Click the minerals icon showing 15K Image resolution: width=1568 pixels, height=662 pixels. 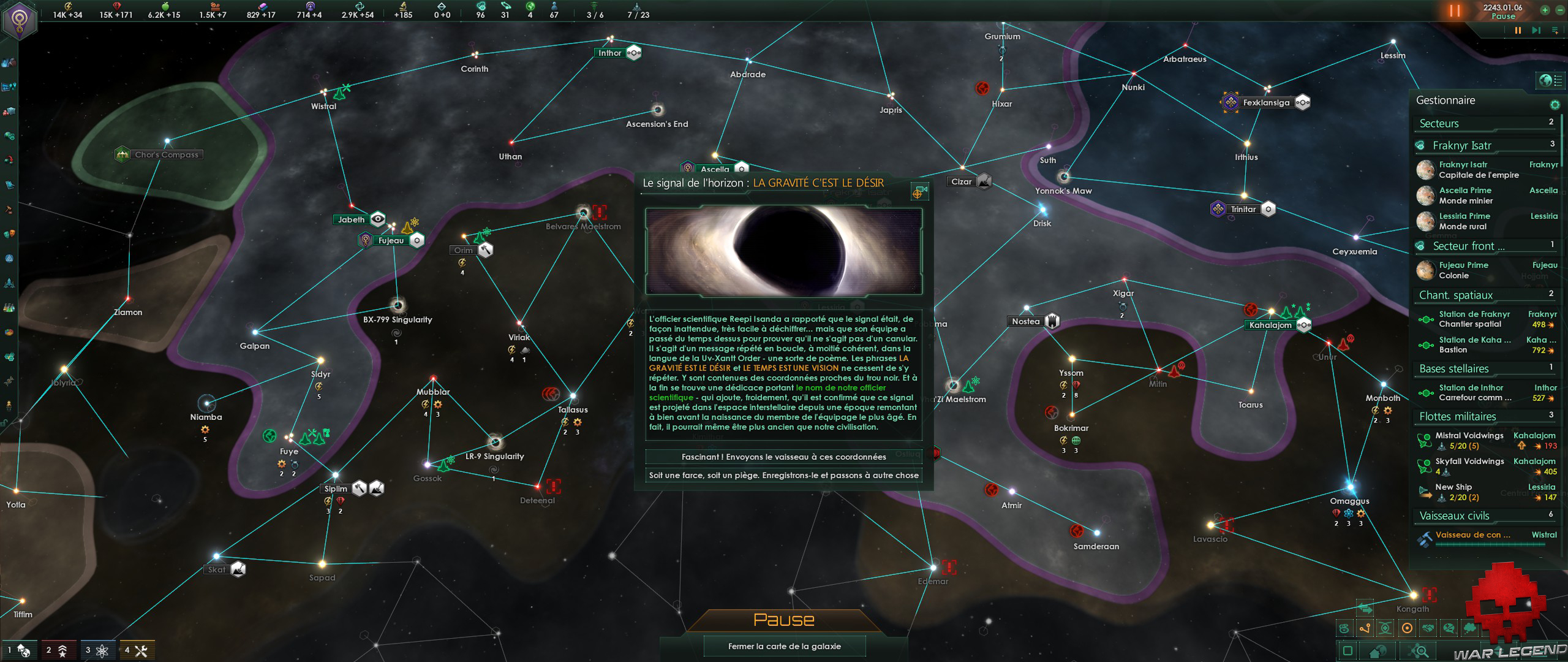tap(116, 6)
